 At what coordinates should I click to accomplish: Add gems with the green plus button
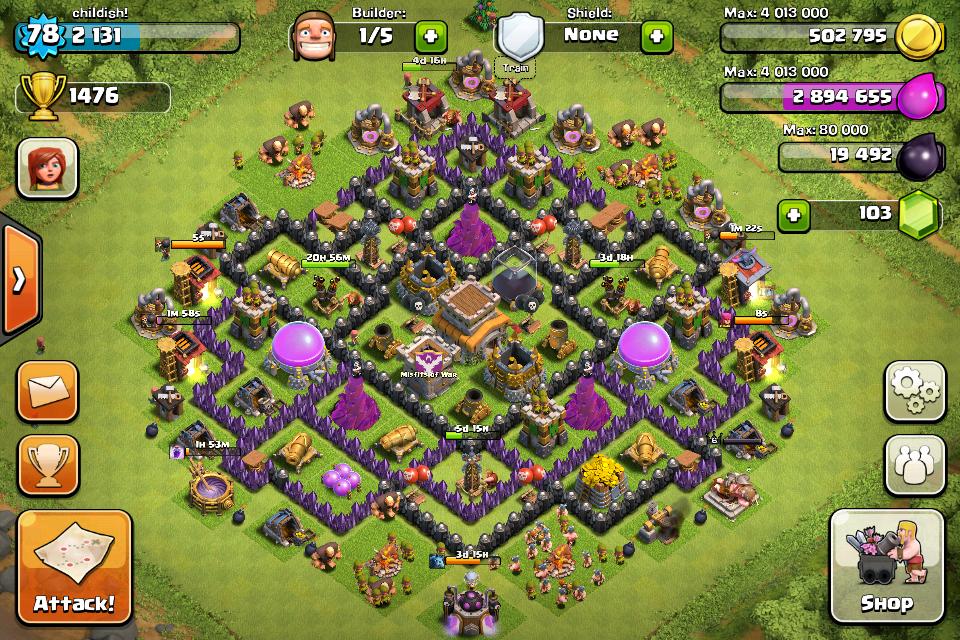[794, 215]
